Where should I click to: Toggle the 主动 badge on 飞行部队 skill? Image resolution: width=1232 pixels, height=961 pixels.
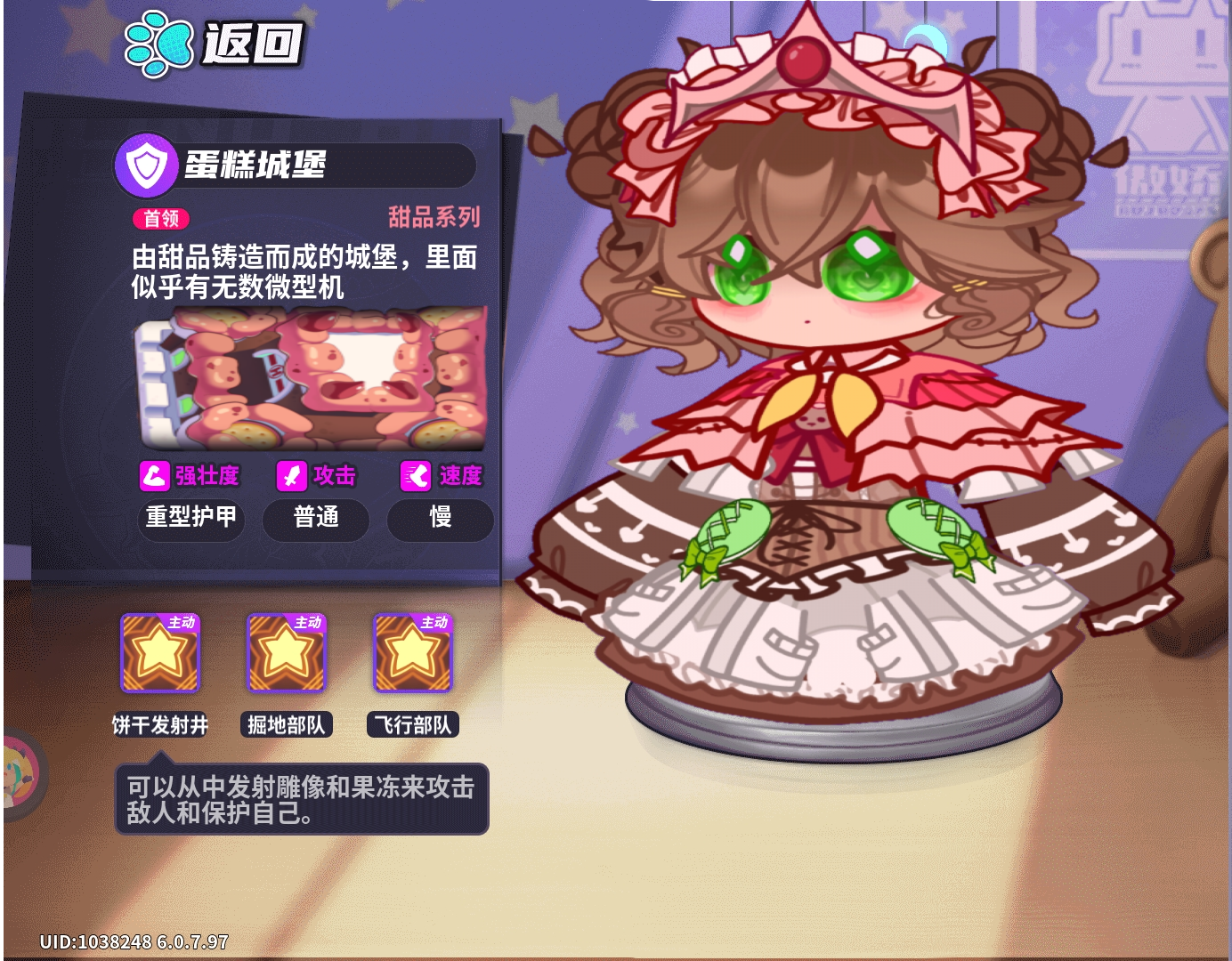click(433, 621)
